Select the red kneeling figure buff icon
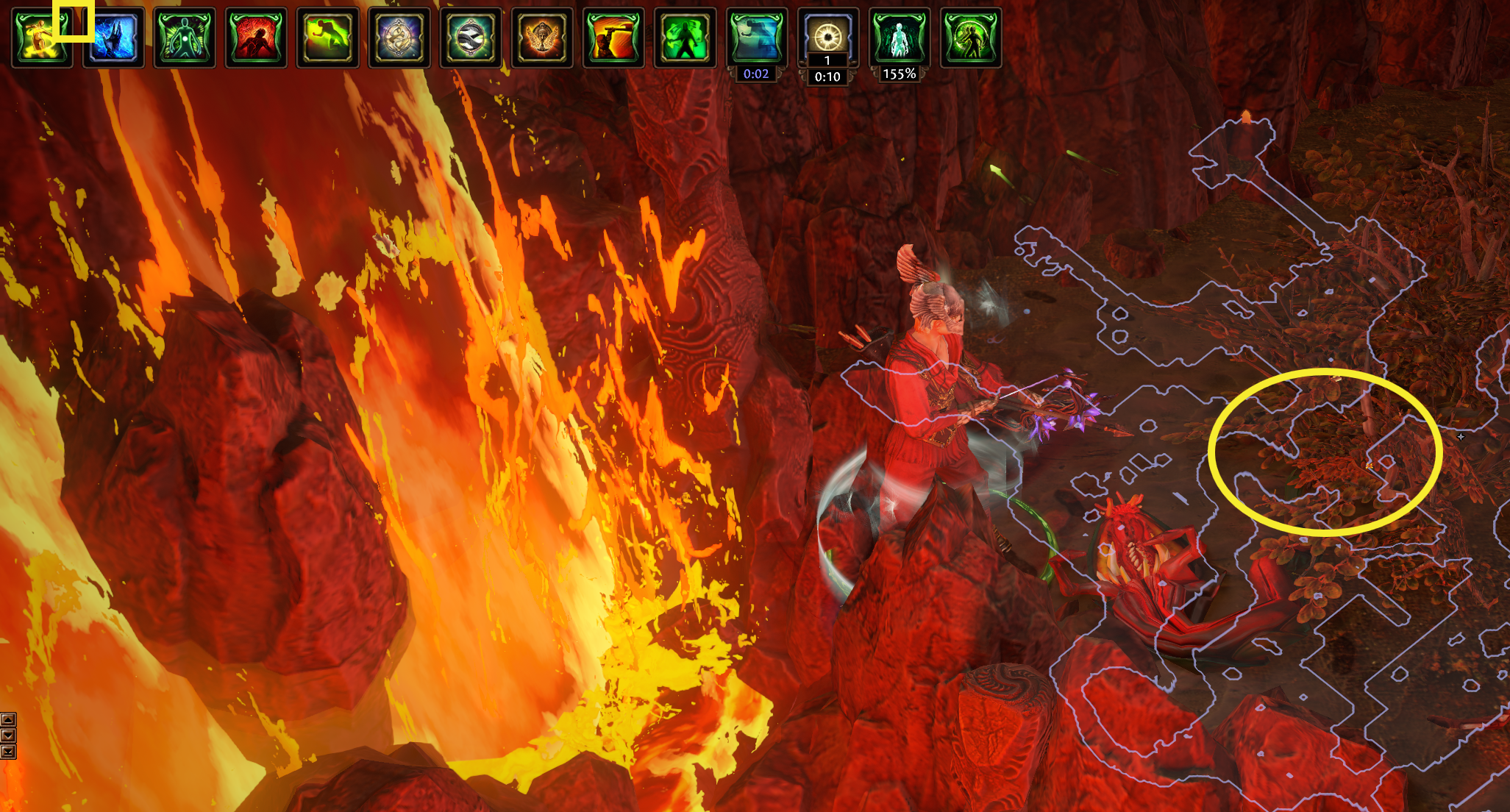Image resolution: width=1510 pixels, height=812 pixels. pyautogui.click(x=256, y=38)
